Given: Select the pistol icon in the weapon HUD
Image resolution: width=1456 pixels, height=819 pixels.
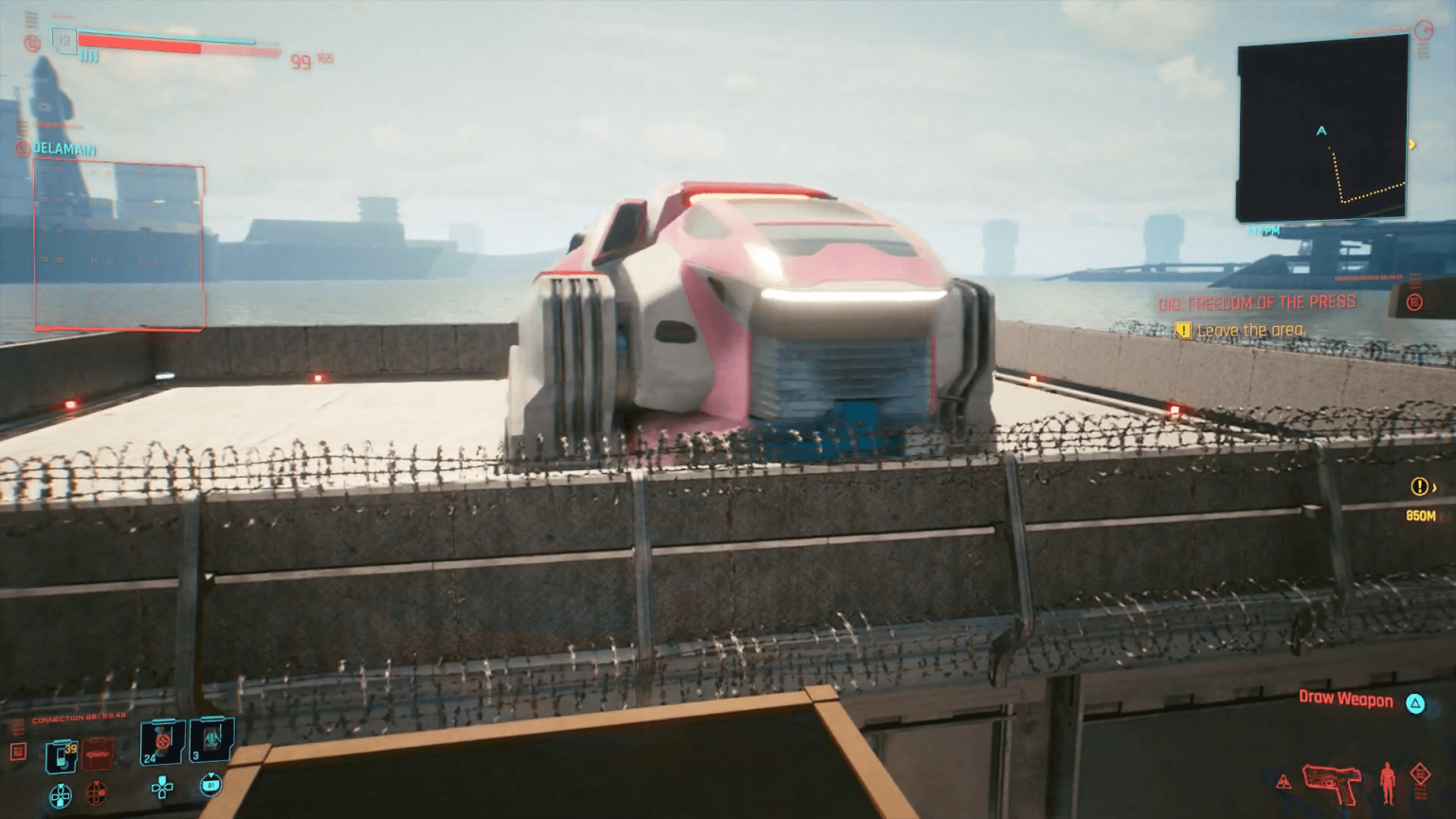Looking at the screenshot, I should [1332, 784].
